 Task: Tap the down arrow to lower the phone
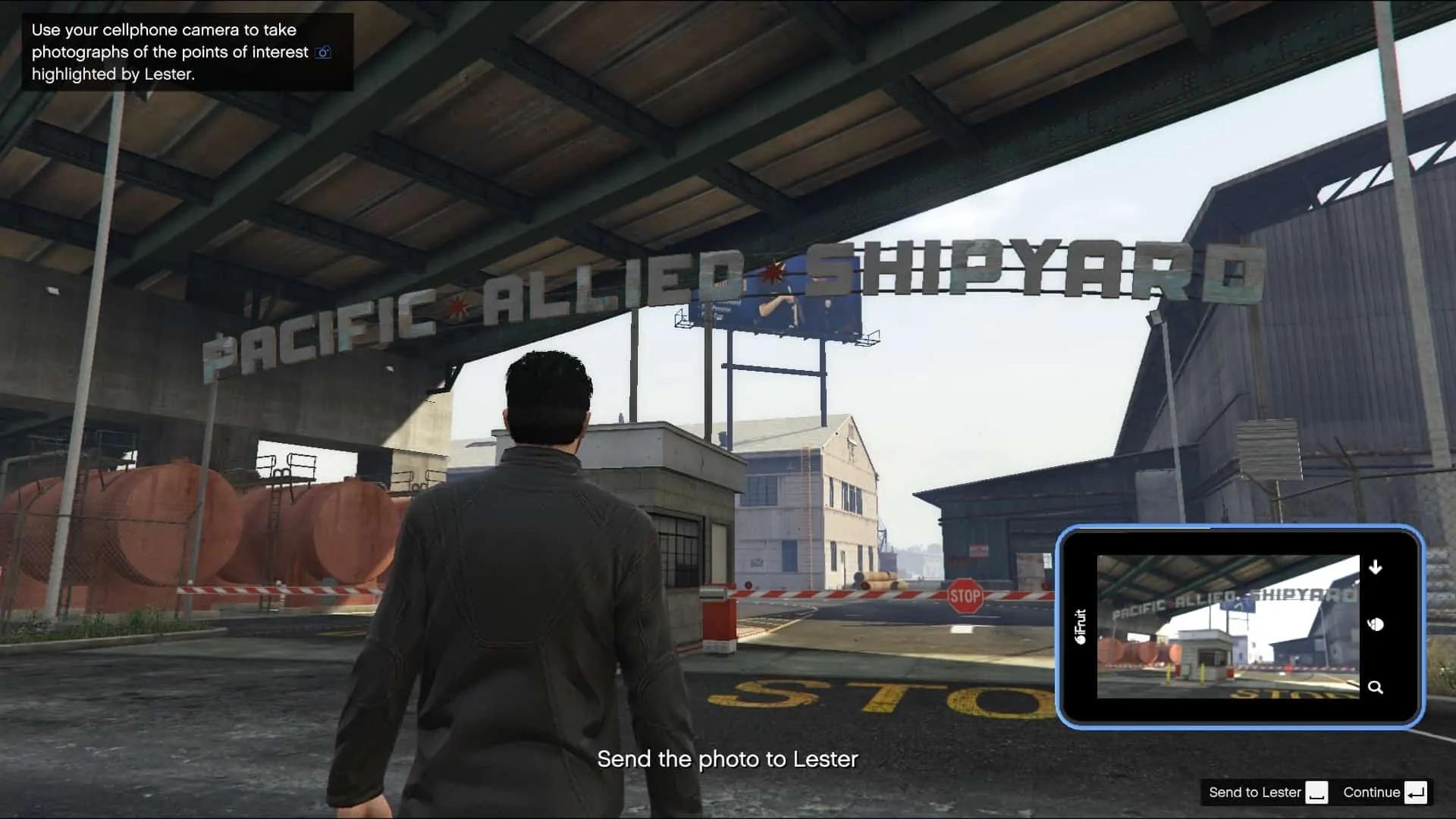click(1376, 566)
